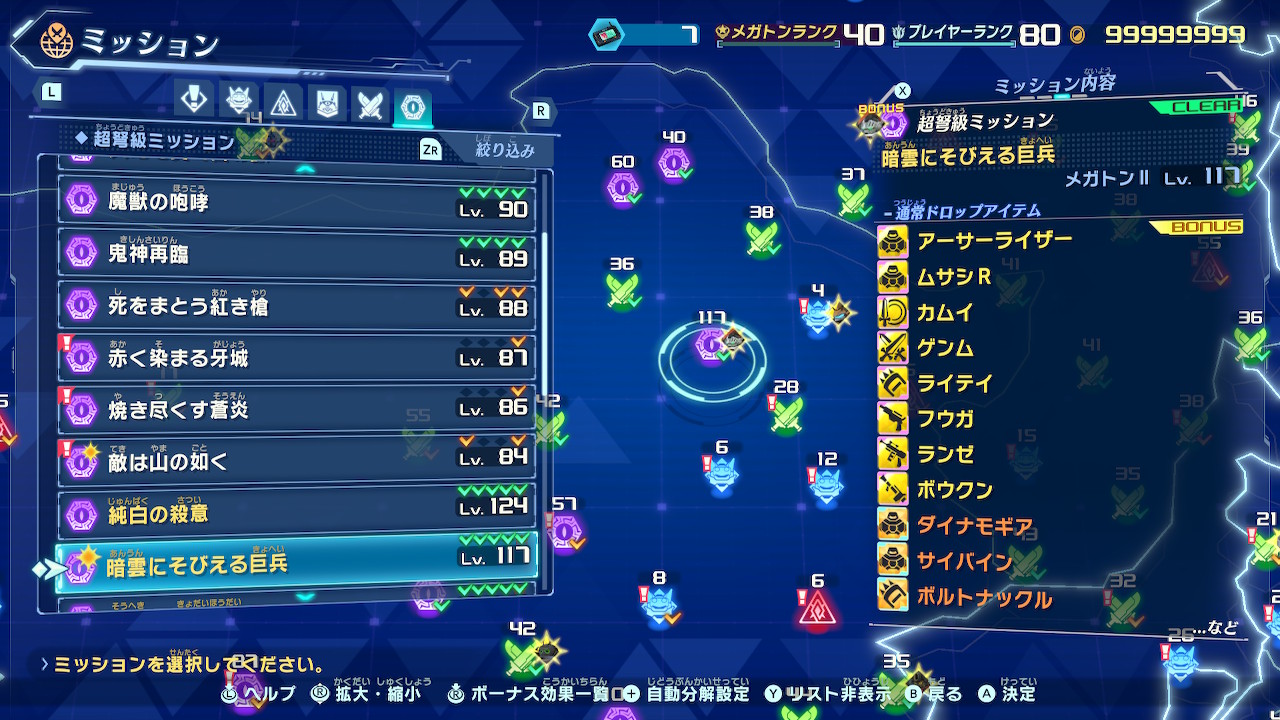The height and width of the screenshot is (720, 1280).
Task: Select the level 60 purple map marker
Action: (622, 186)
